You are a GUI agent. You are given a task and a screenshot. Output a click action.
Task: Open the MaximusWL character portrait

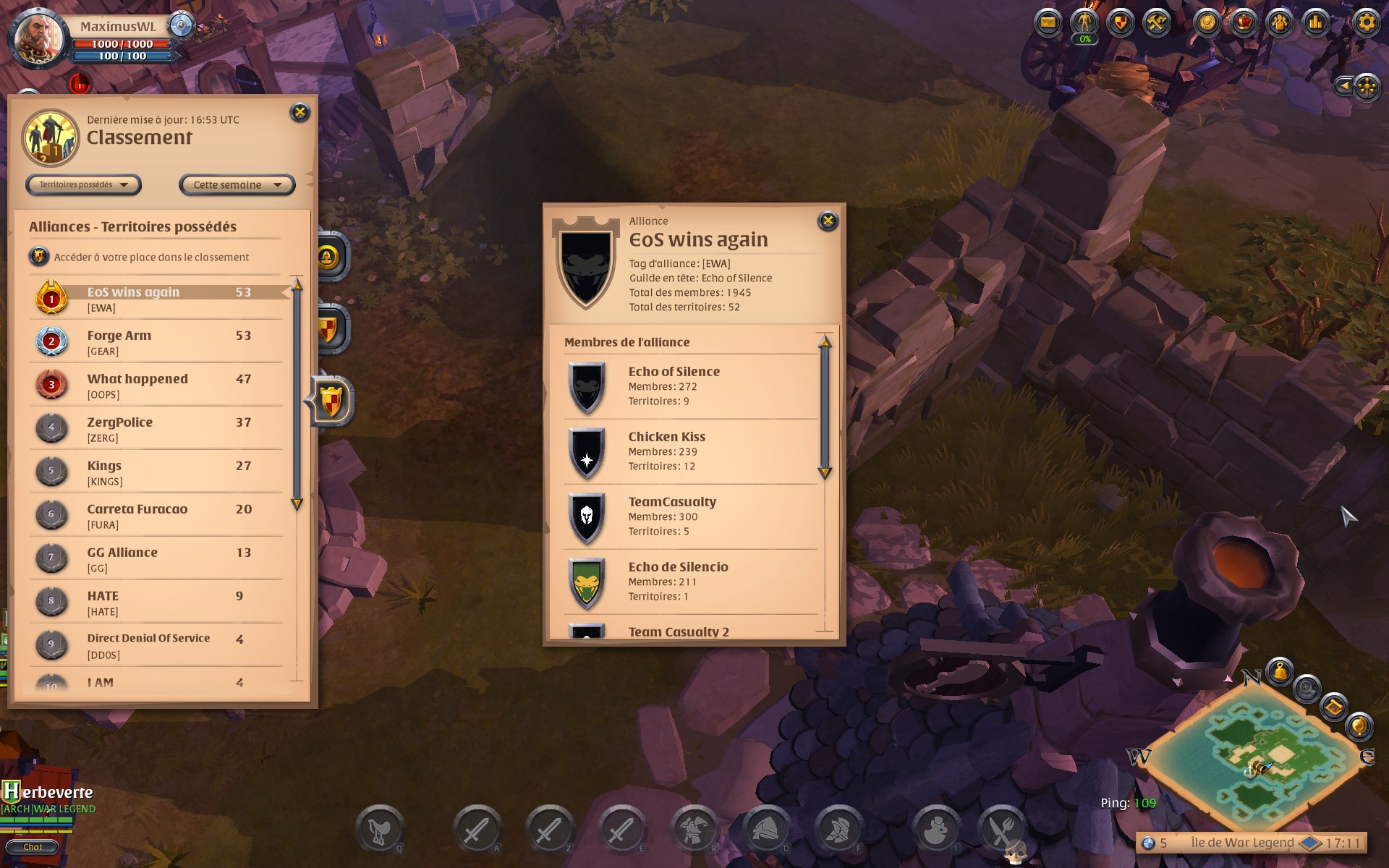click(40, 36)
